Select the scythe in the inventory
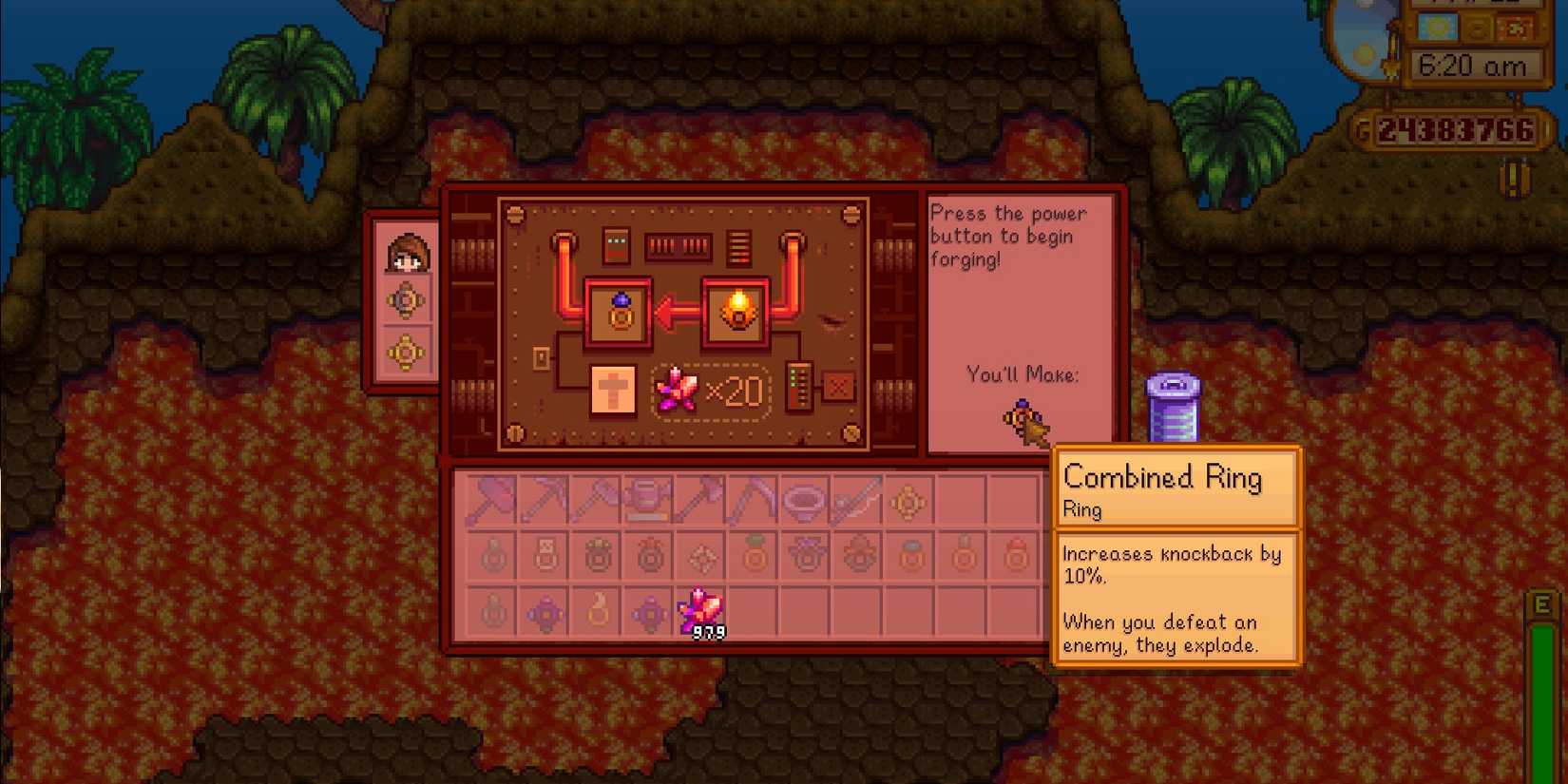 coord(752,501)
